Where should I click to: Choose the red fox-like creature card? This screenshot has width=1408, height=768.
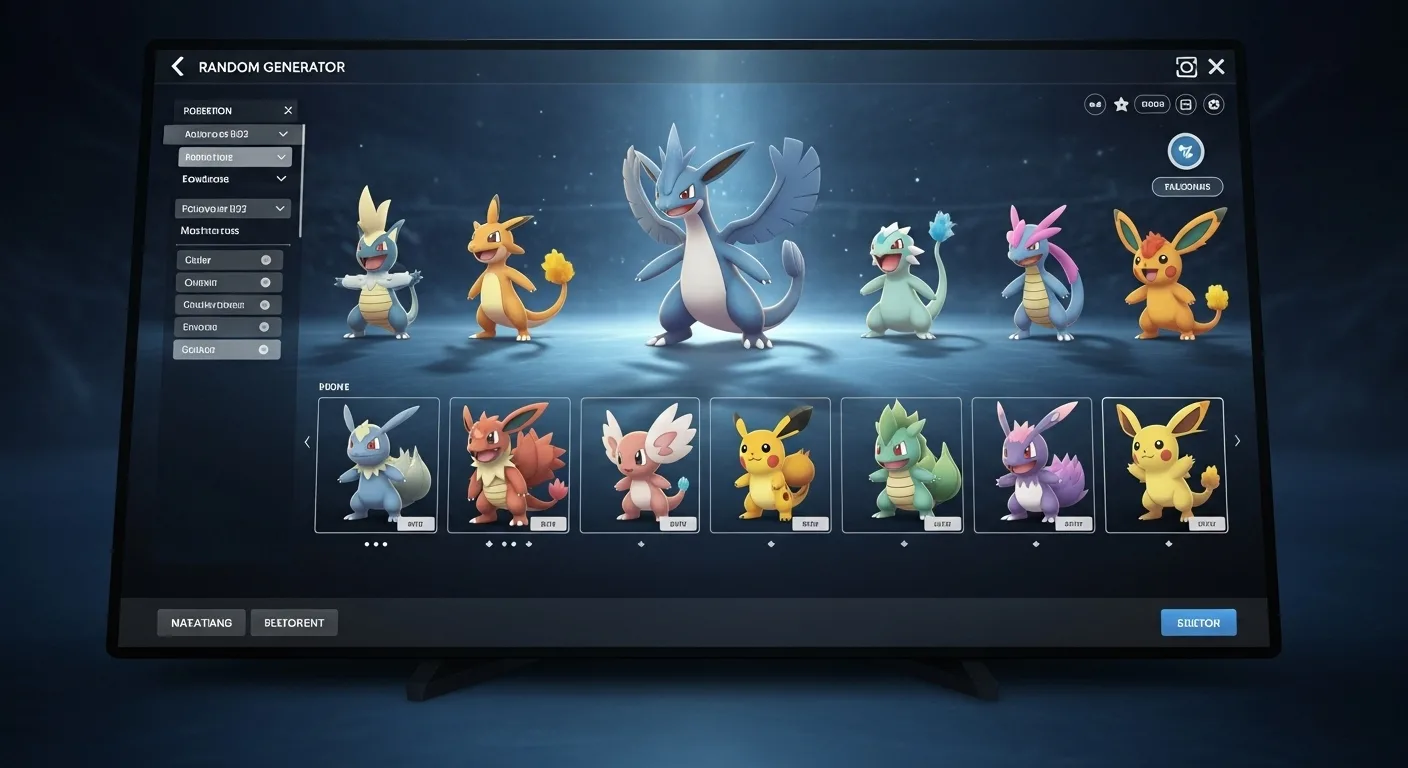pyautogui.click(x=509, y=465)
